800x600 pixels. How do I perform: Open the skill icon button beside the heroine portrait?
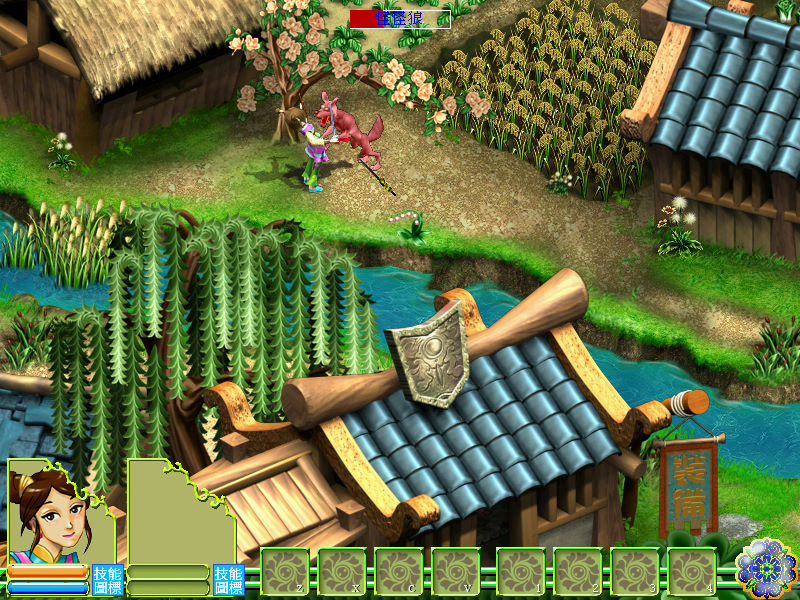pyautogui.click(x=106, y=579)
